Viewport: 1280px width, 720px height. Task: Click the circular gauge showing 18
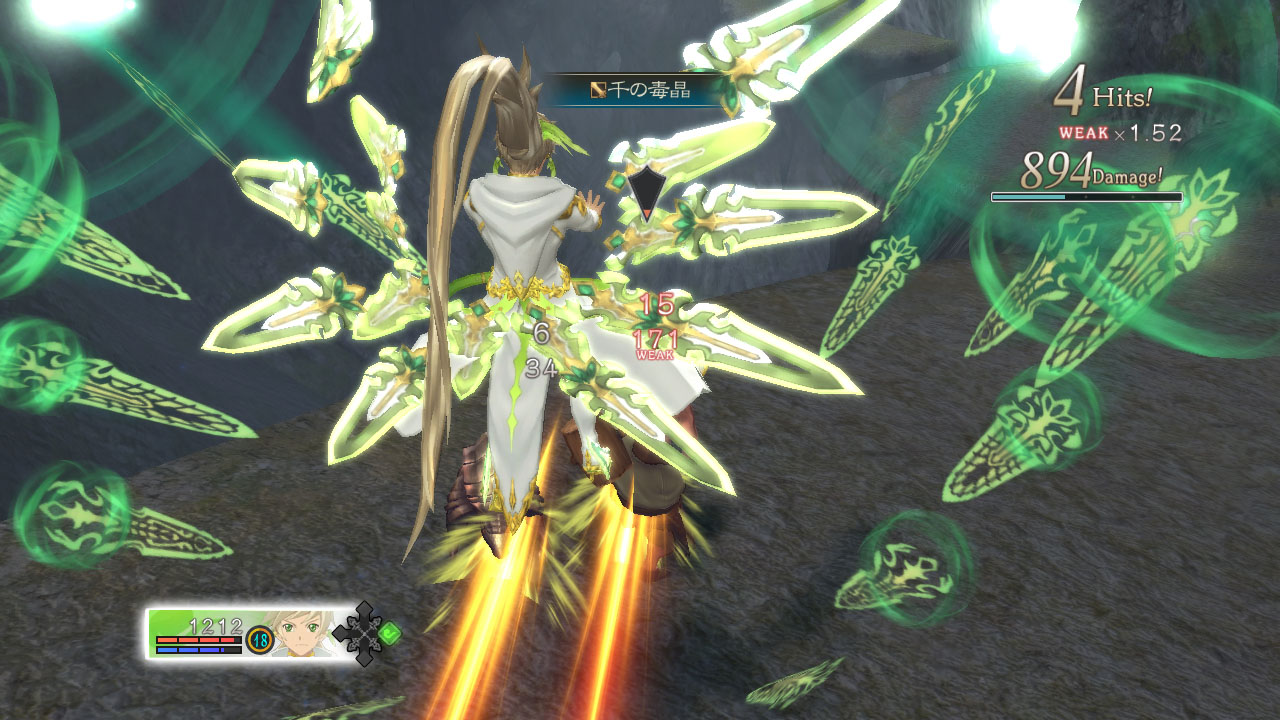[260, 639]
